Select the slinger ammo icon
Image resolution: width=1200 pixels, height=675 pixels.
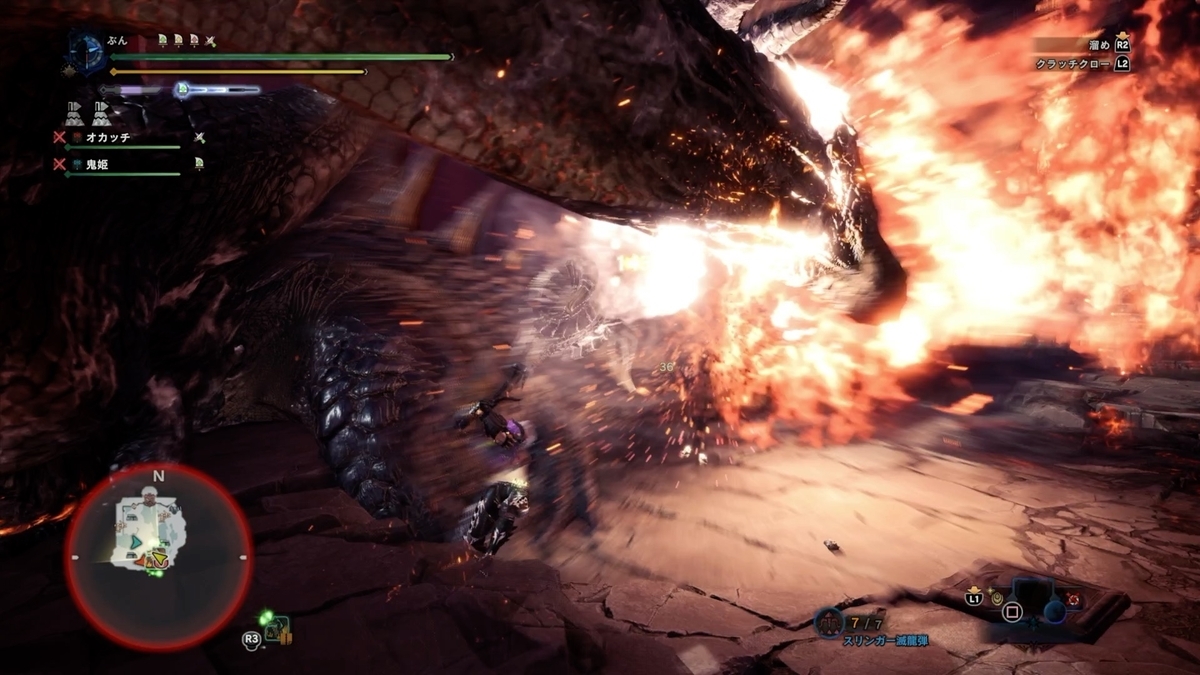[x=829, y=622]
